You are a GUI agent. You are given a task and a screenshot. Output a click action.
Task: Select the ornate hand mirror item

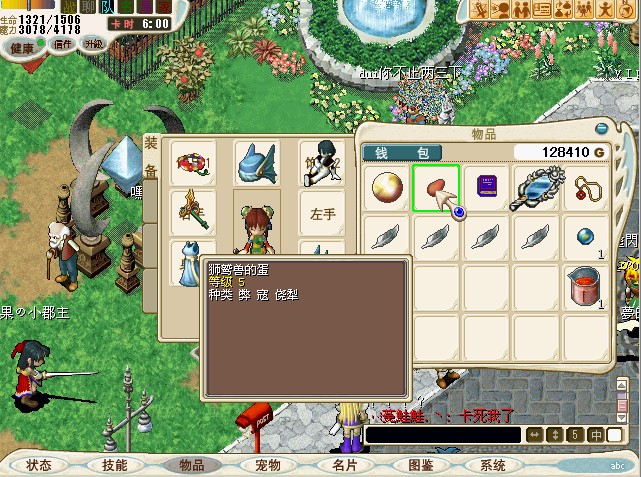click(536, 188)
